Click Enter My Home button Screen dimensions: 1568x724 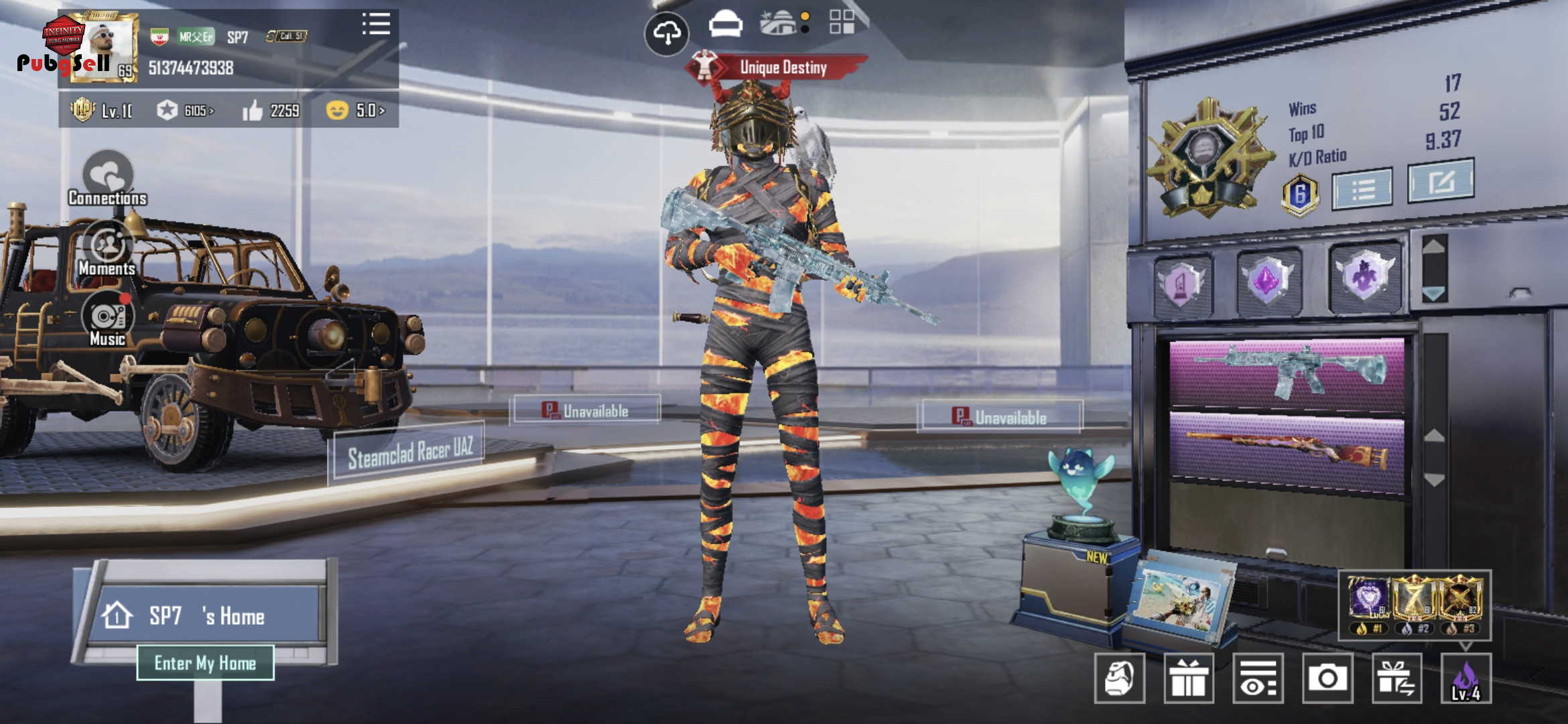click(x=205, y=663)
